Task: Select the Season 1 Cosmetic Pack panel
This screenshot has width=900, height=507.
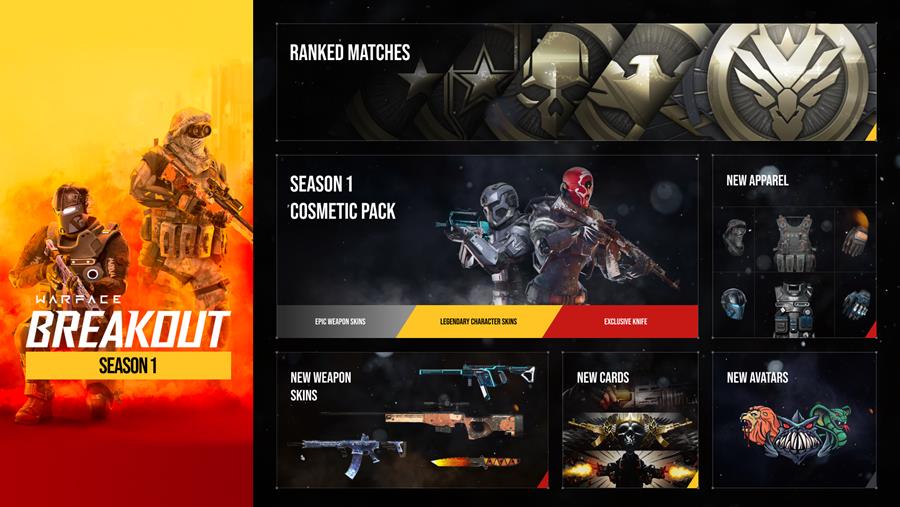Action: point(487,230)
